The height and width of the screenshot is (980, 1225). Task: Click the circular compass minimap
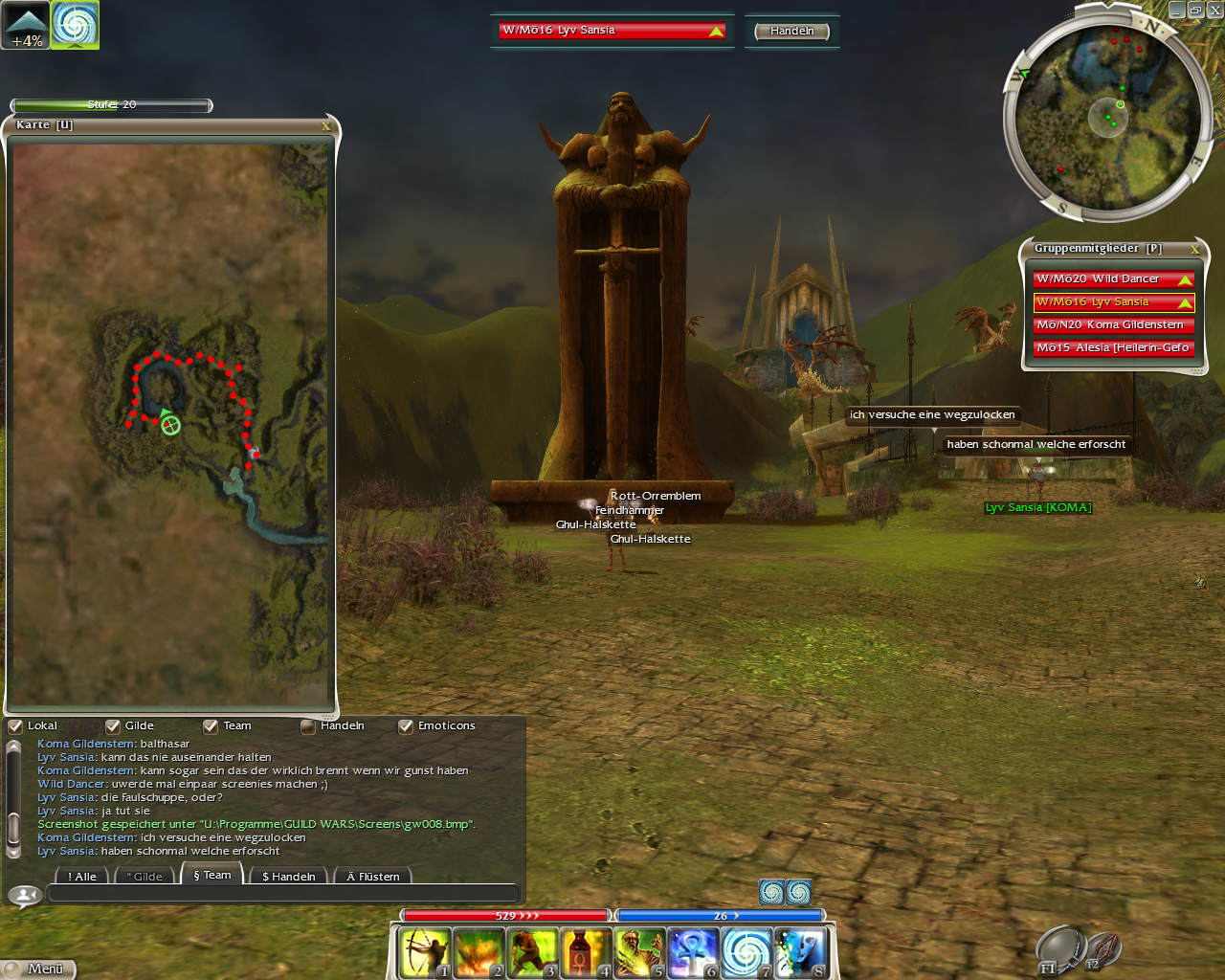[x=1107, y=118]
